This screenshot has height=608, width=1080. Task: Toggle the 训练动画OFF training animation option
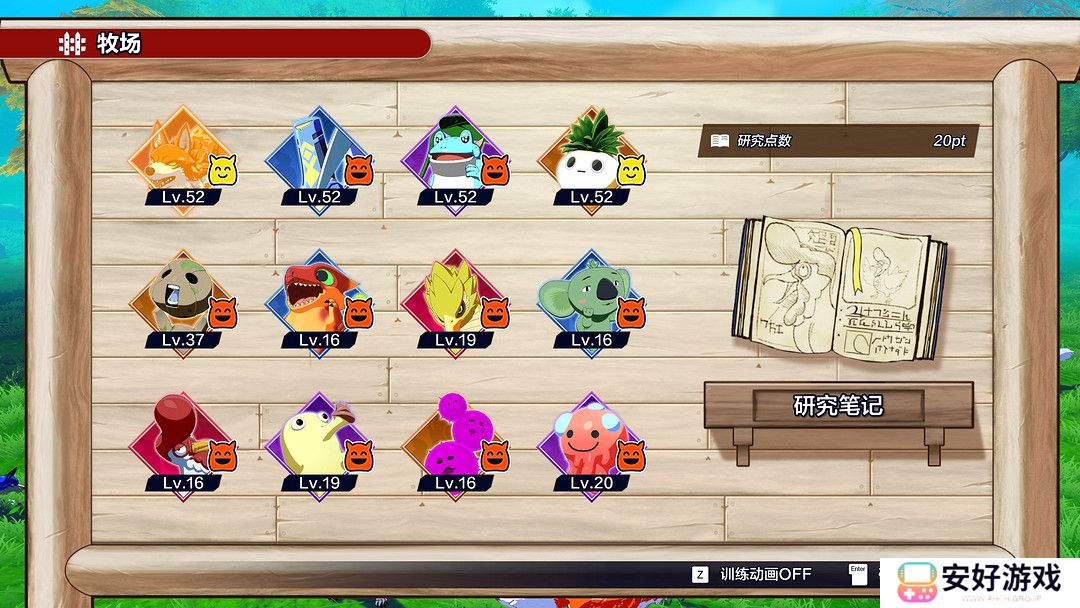coord(753,574)
